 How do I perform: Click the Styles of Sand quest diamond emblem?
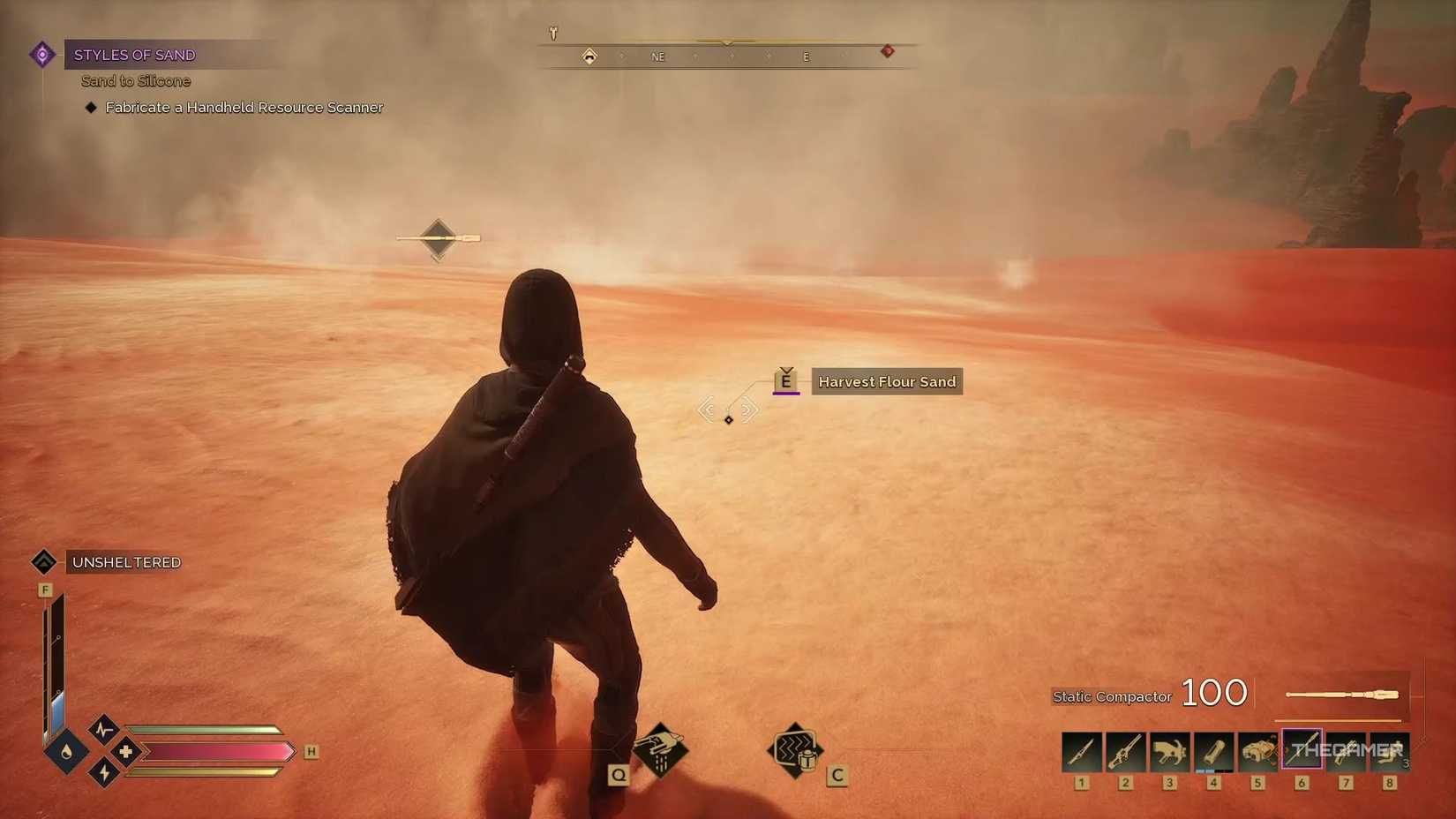click(41, 54)
